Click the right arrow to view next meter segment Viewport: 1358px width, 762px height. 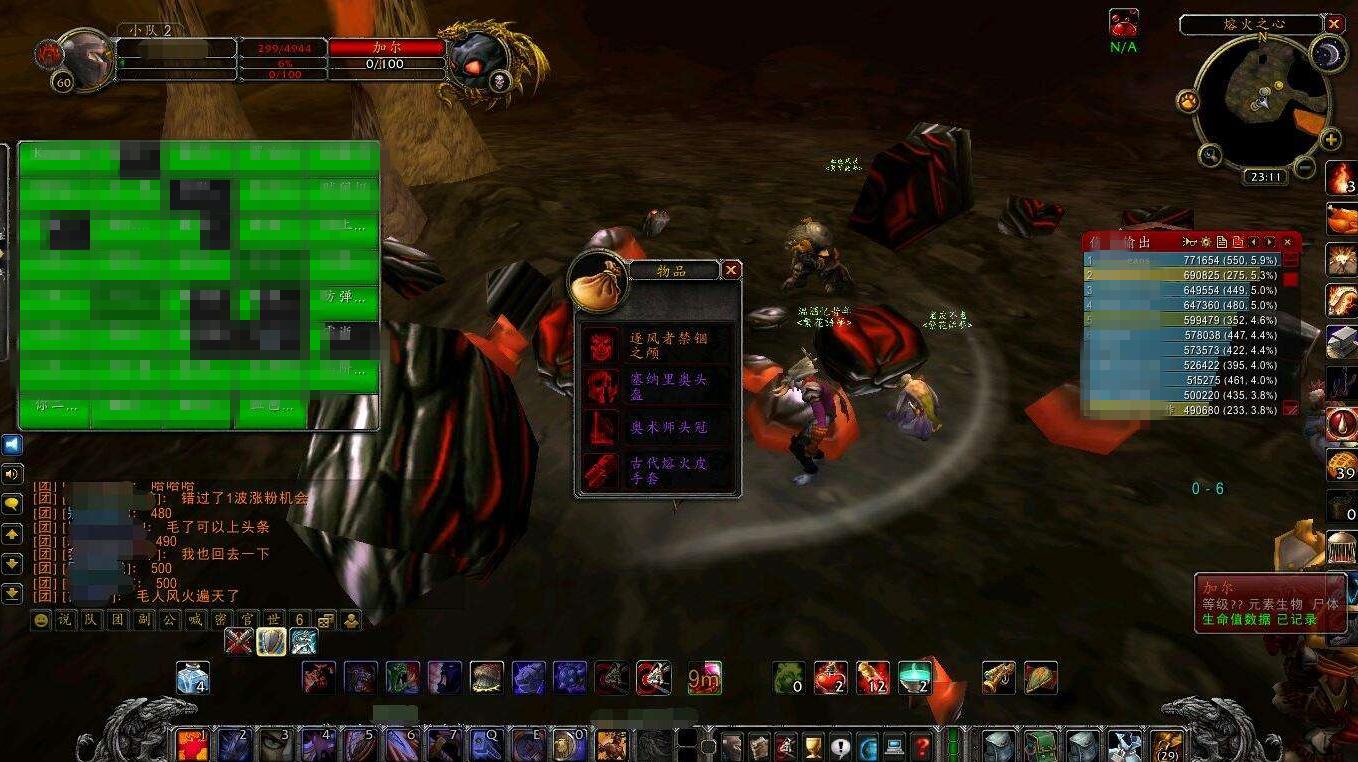click(1269, 241)
